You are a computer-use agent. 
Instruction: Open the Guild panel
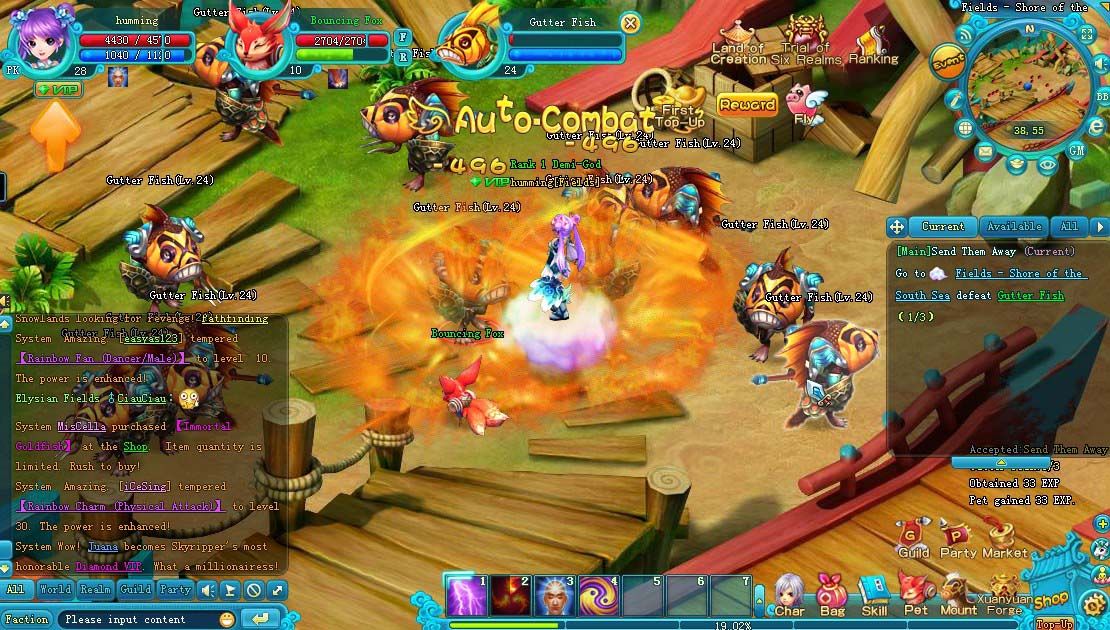(913, 538)
